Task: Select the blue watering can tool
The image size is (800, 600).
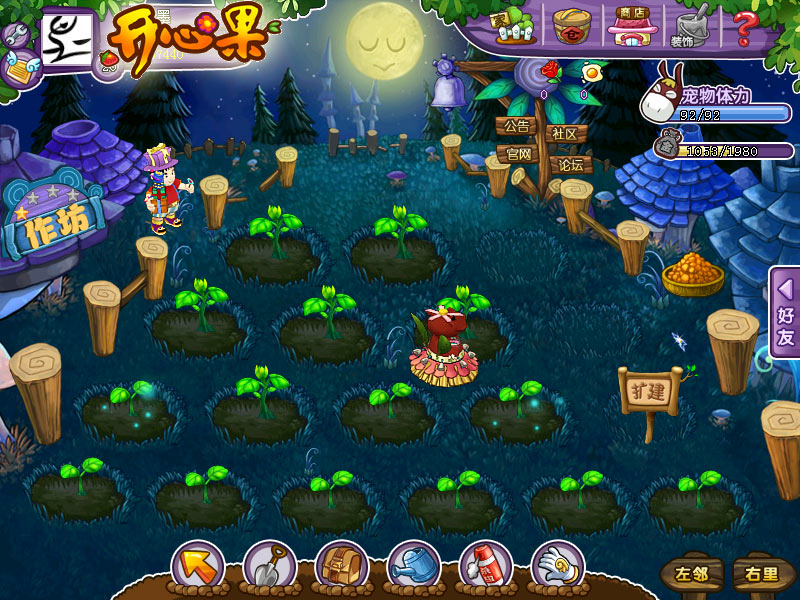Action: (x=413, y=567)
